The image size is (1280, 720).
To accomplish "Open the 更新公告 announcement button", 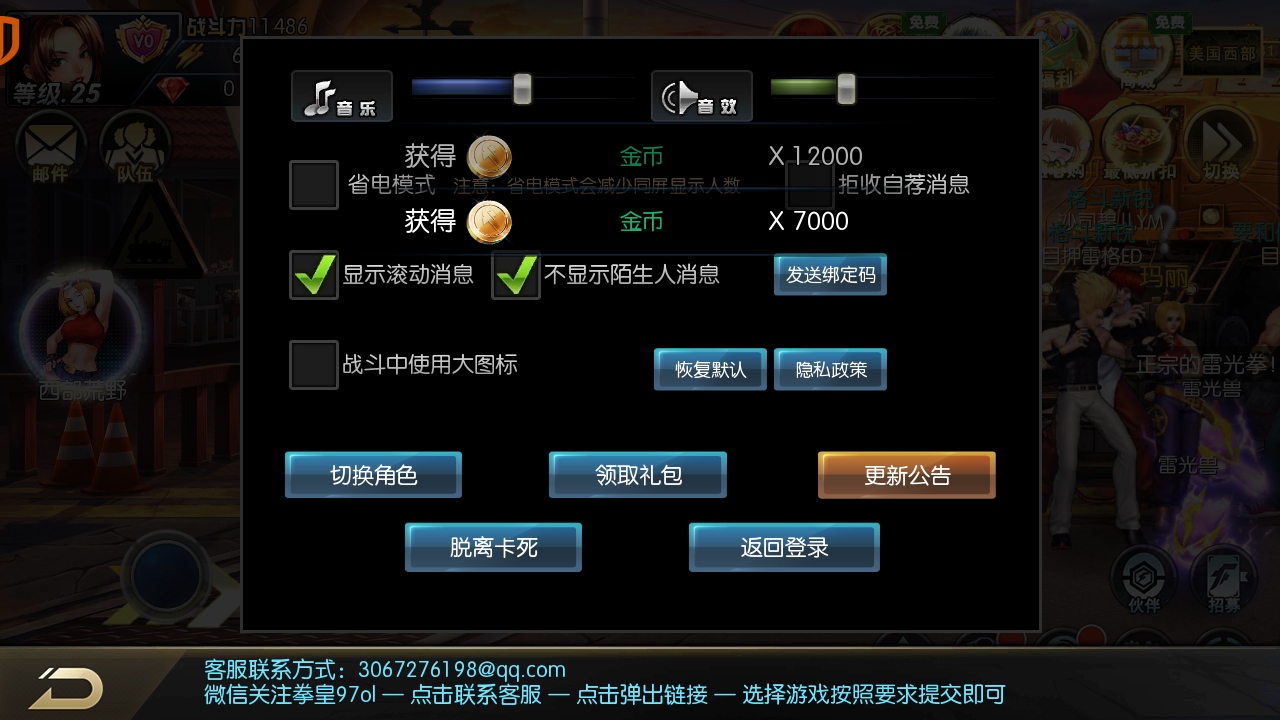I will 905,474.
